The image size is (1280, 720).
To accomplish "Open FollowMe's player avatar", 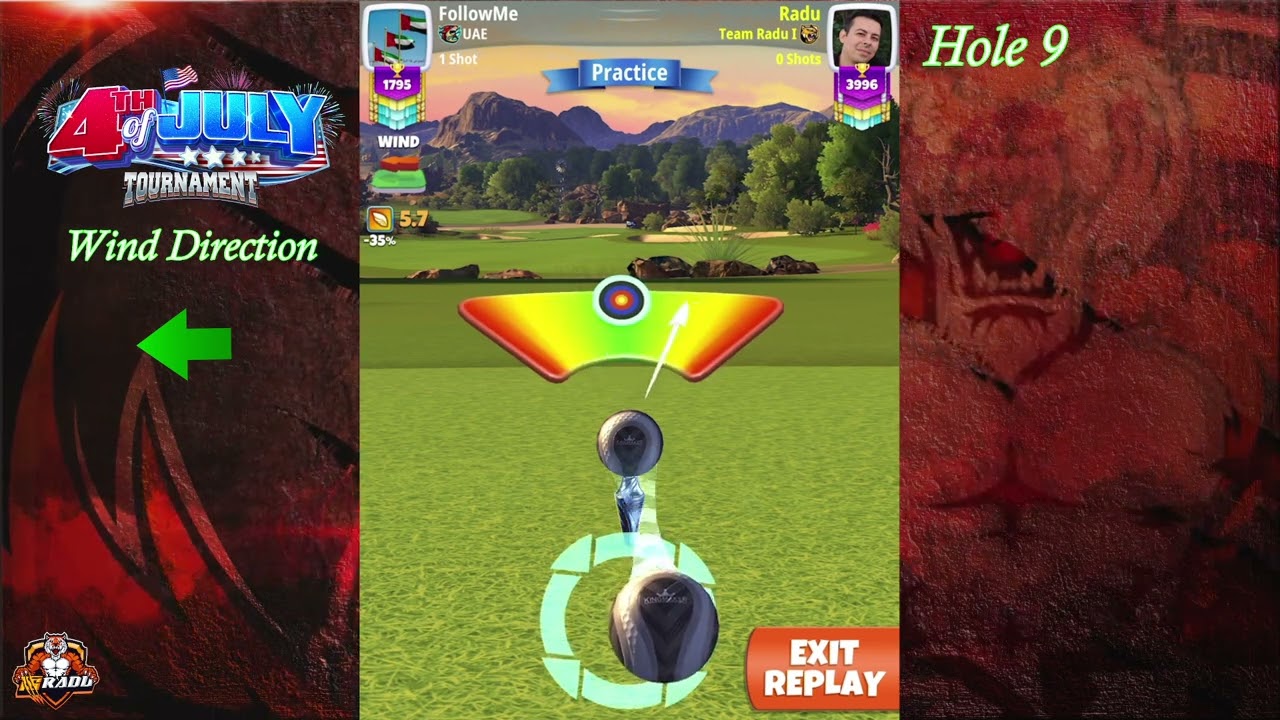I will click(x=396, y=37).
